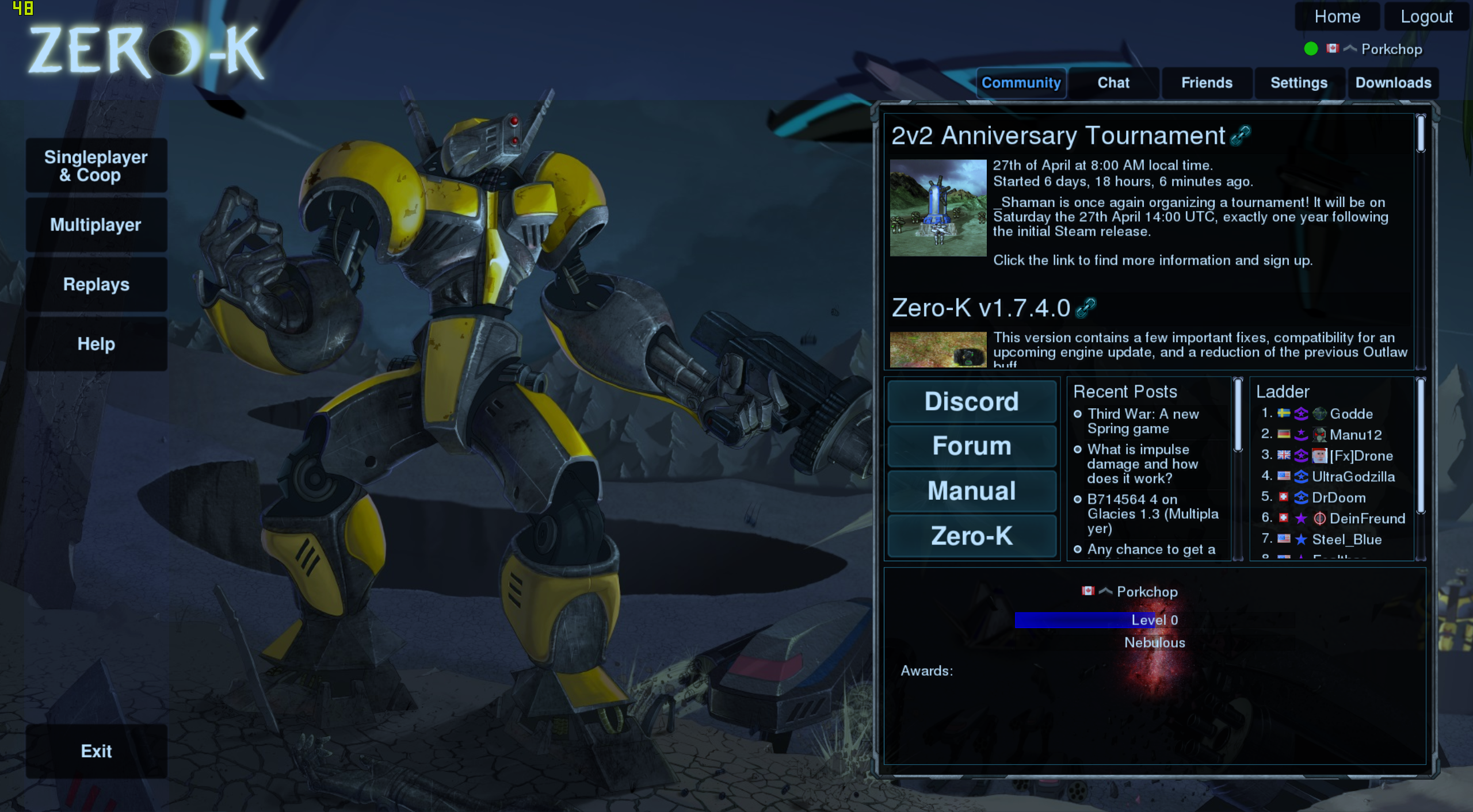This screenshot has height=812, width=1473.
Task: Visit the Forum via its button
Action: click(971, 446)
